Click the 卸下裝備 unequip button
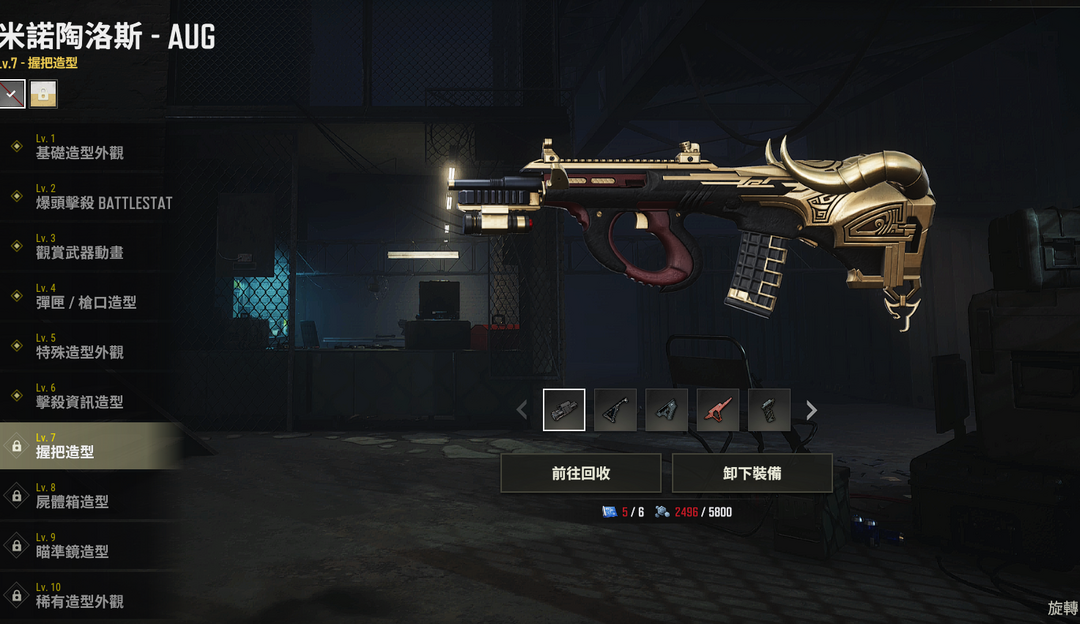The height and width of the screenshot is (624, 1080). 752,473
